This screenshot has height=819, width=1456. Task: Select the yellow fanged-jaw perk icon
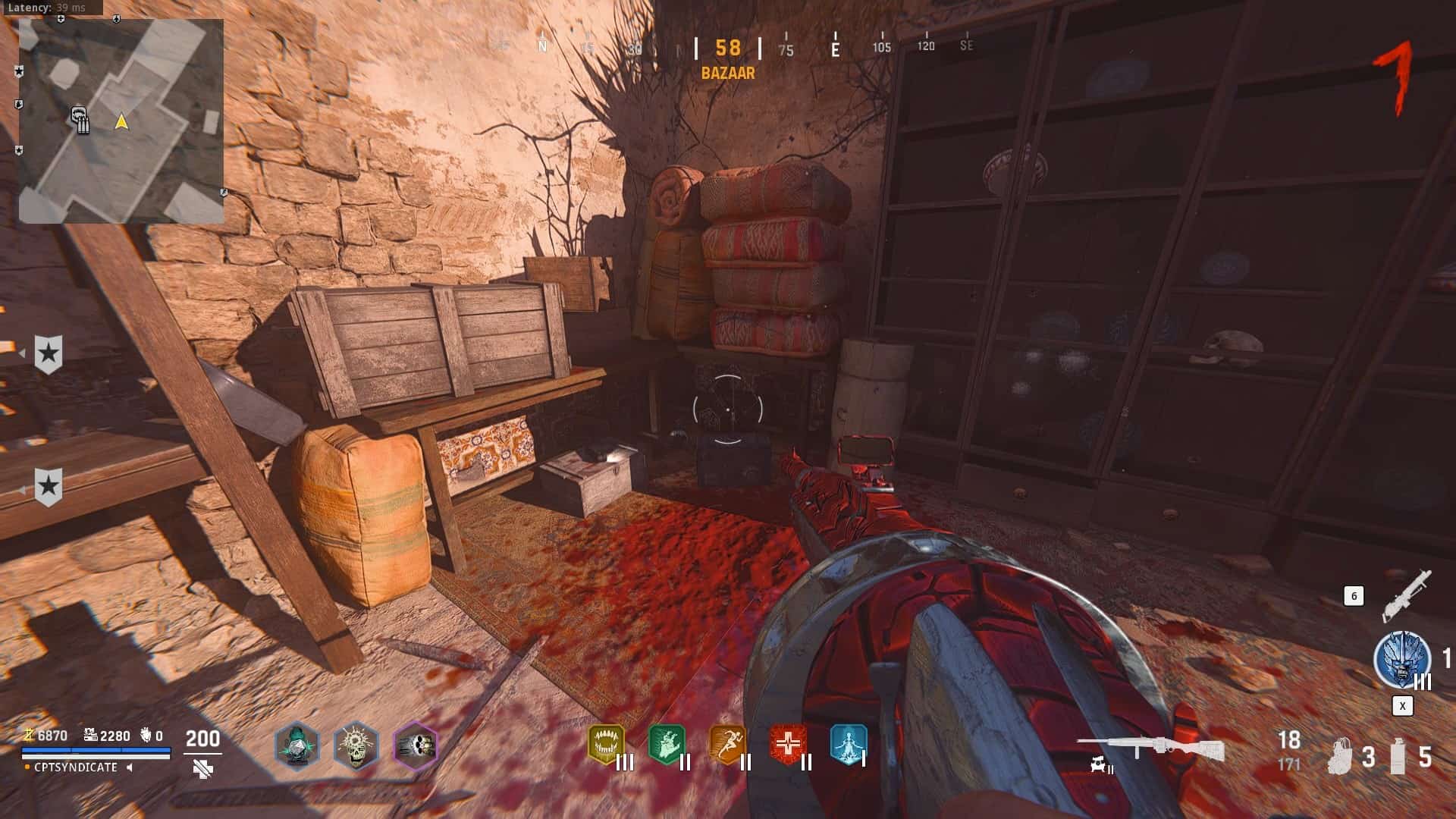pos(607,743)
